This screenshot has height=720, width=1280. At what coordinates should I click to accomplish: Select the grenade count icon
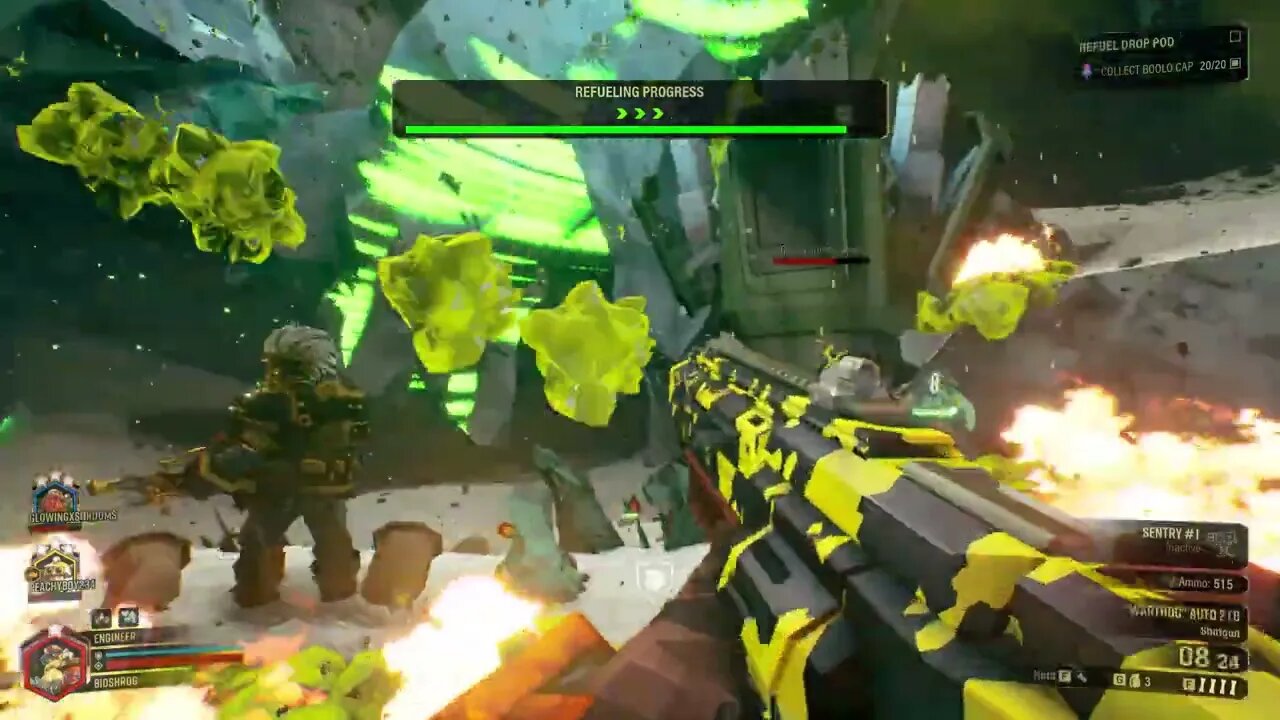[x=1135, y=681]
